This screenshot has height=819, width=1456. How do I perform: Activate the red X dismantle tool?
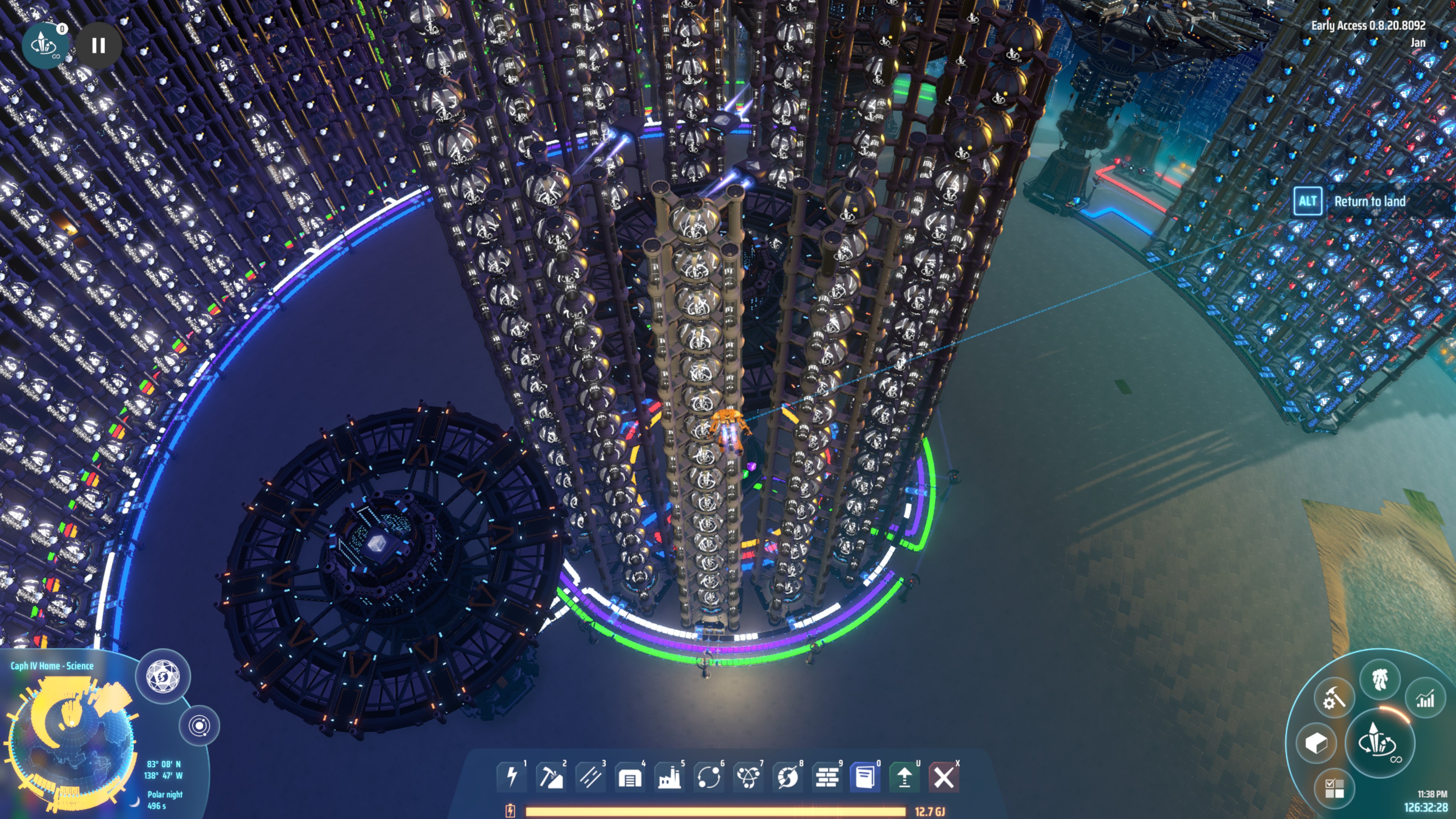[944, 777]
